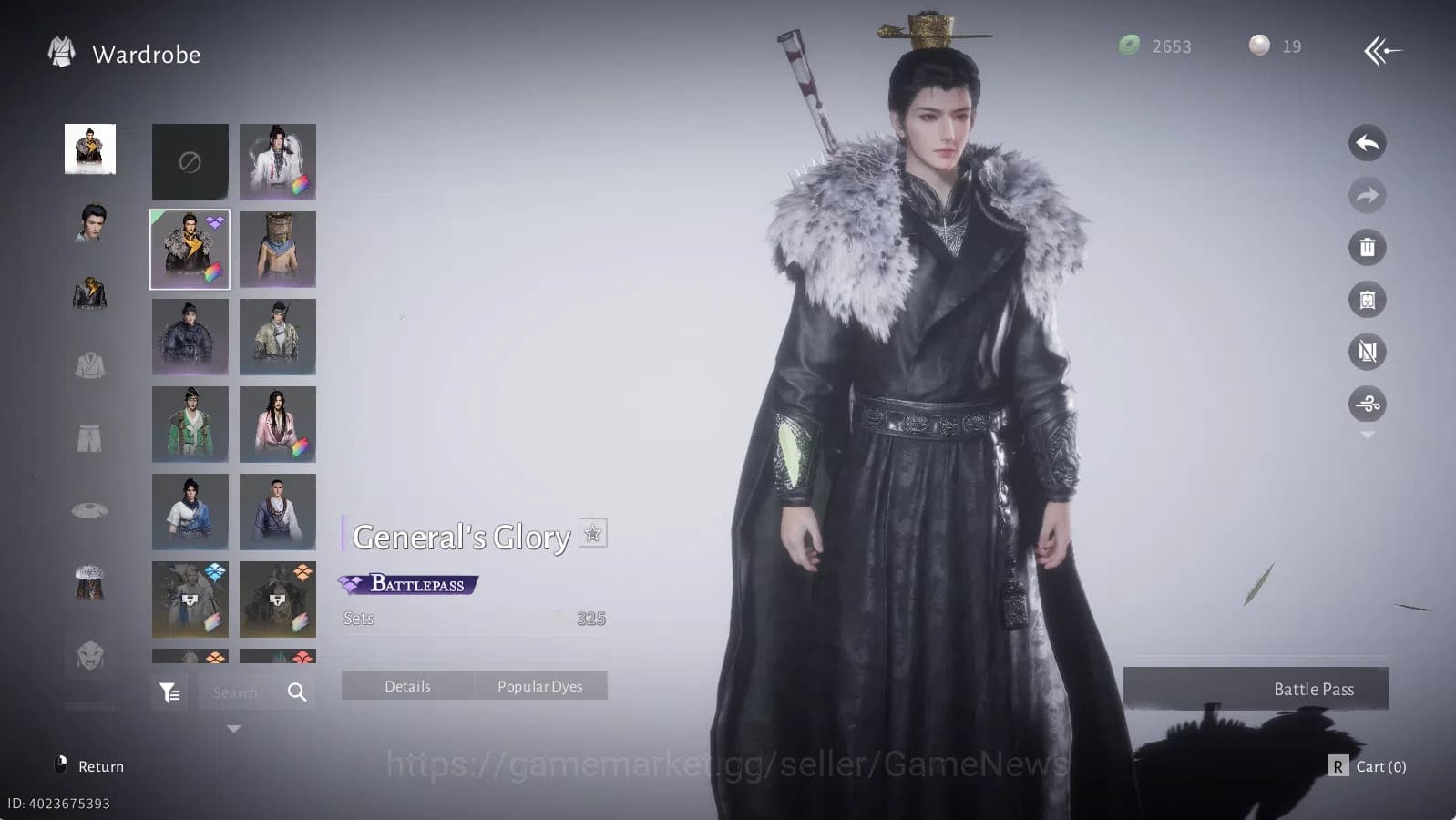Image resolution: width=1456 pixels, height=820 pixels.
Task: Open the outfit filter button
Action: tap(169, 692)
